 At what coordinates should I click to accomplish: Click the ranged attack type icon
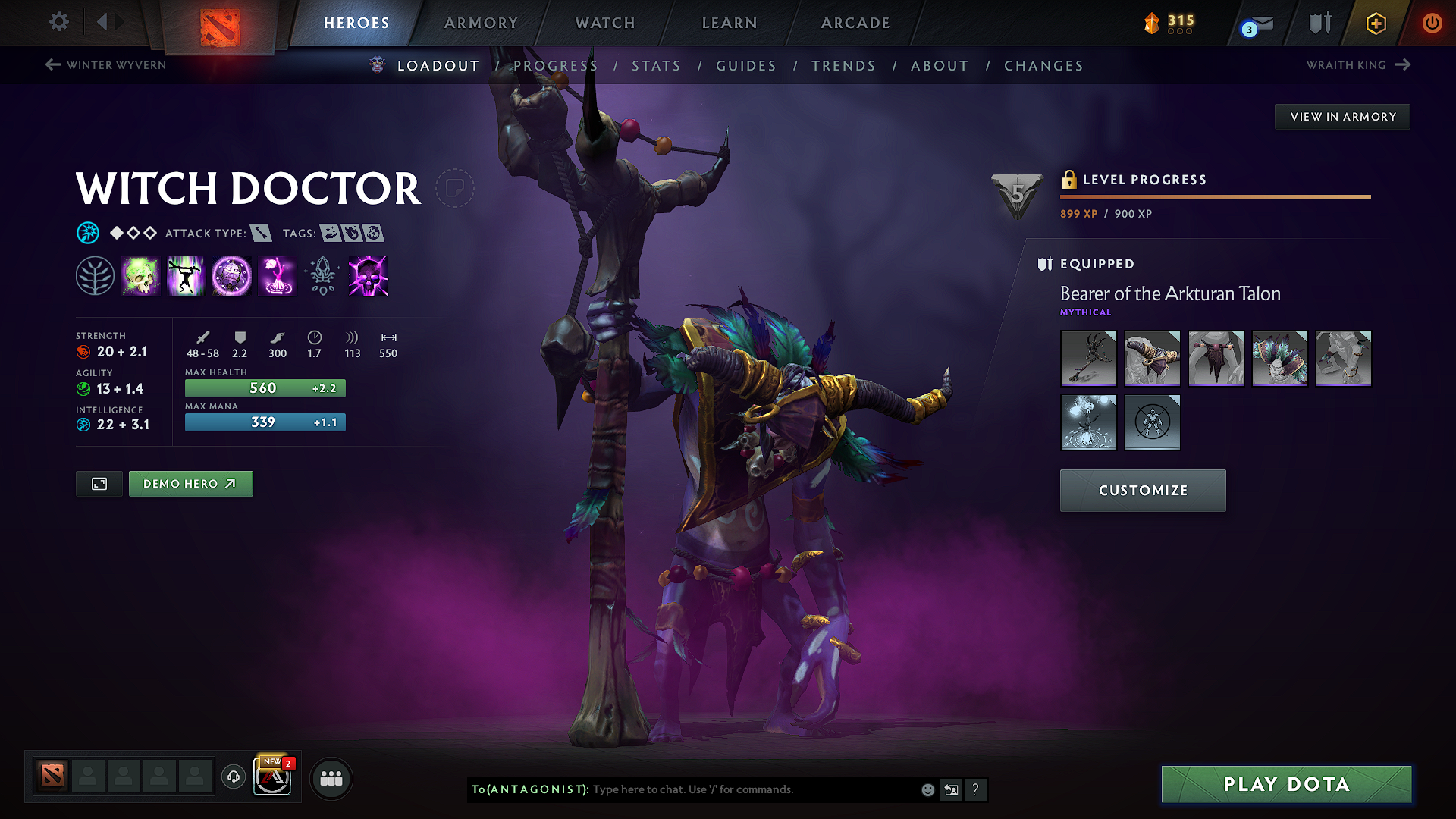[262, 233]
